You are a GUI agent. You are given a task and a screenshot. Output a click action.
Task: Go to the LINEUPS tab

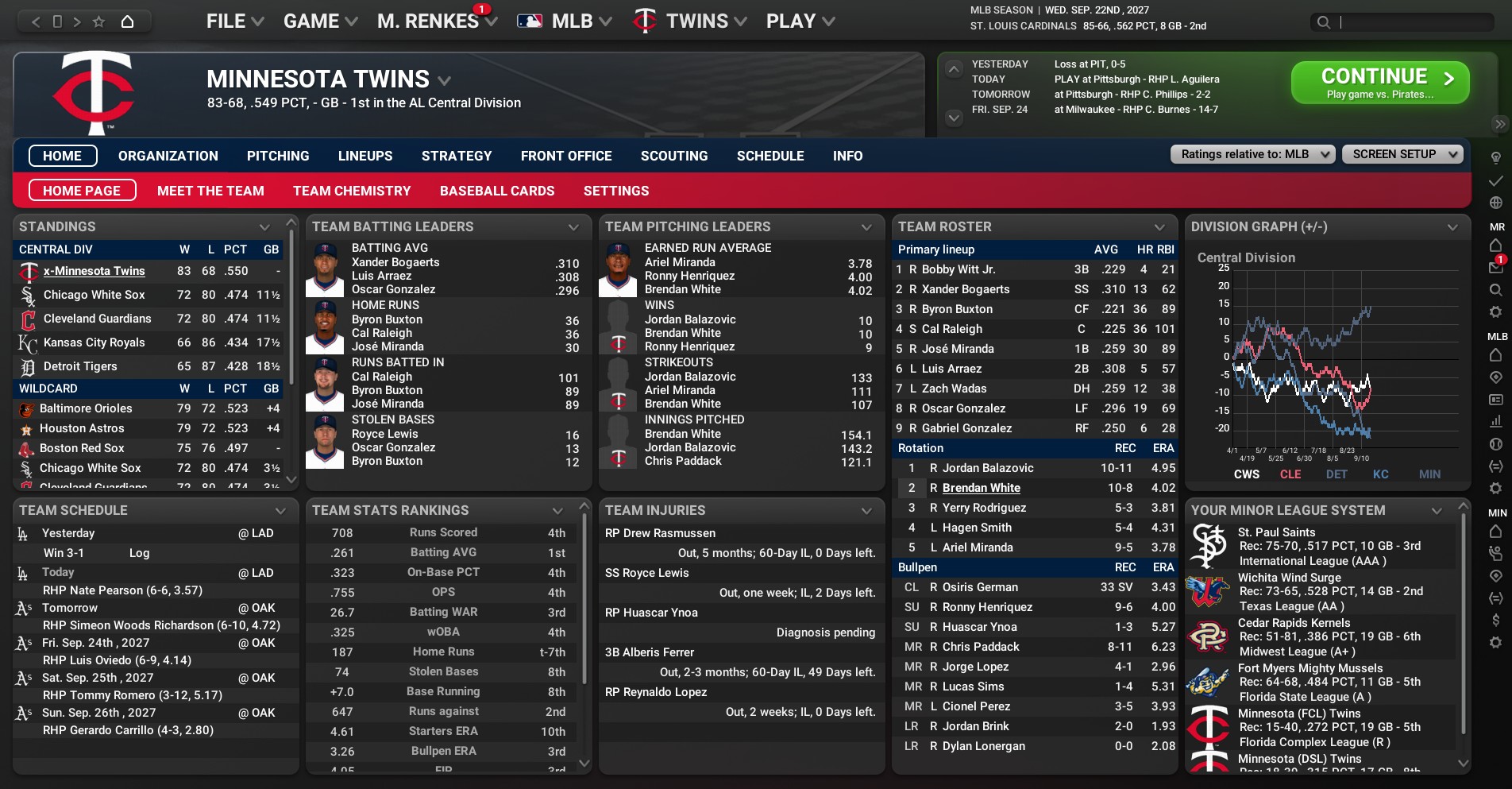(365, 156)
